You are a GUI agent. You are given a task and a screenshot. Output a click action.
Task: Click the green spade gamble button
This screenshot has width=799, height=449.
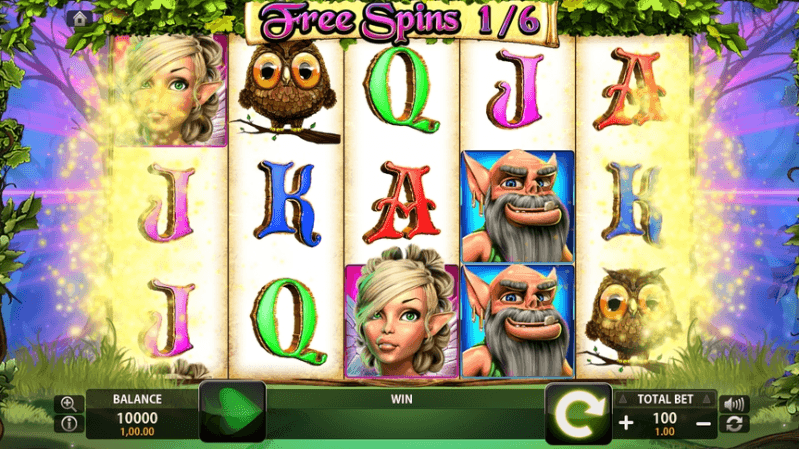point(233,413)
